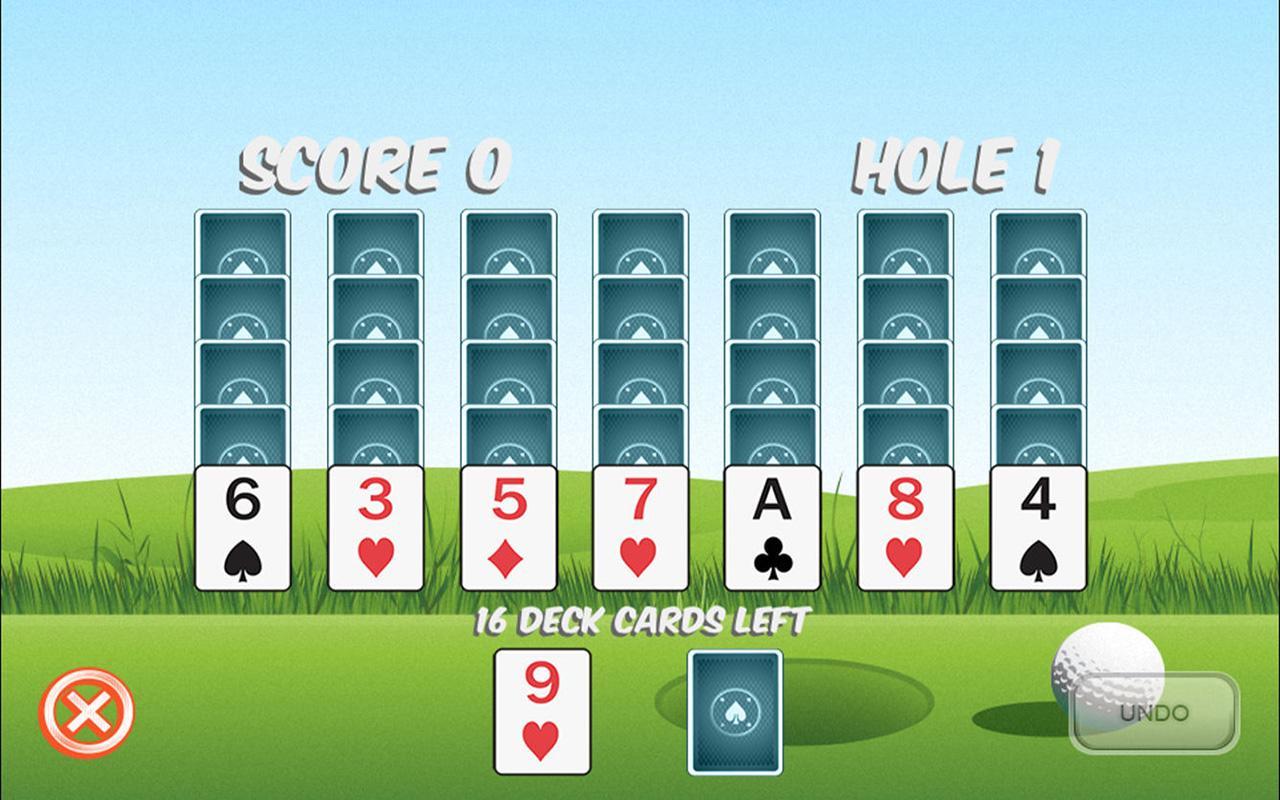Play the 6 of spades card

[x=241, y=525]
